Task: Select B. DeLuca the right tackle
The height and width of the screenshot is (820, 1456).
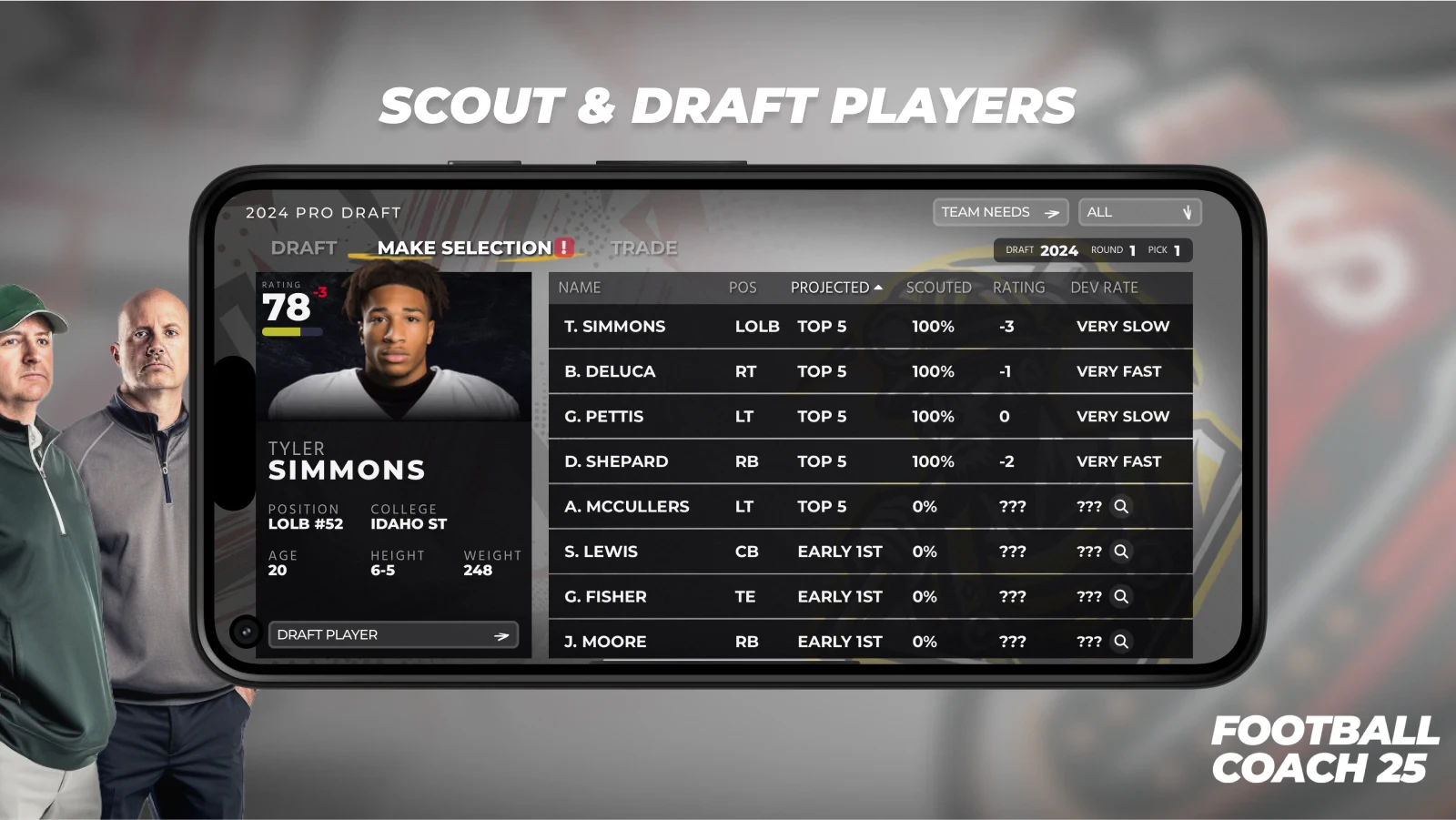Action: [x=869, y=371]
